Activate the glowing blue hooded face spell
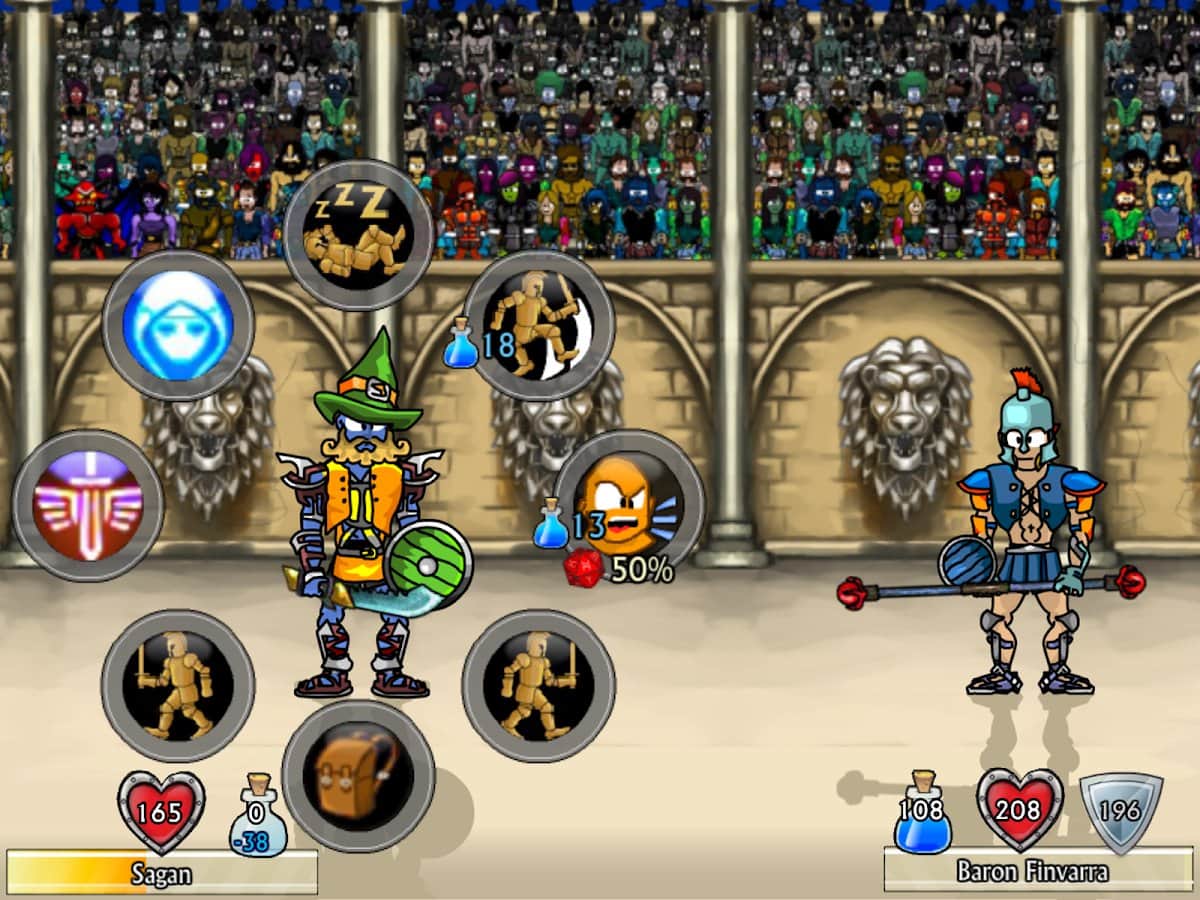 coord(178,325)
